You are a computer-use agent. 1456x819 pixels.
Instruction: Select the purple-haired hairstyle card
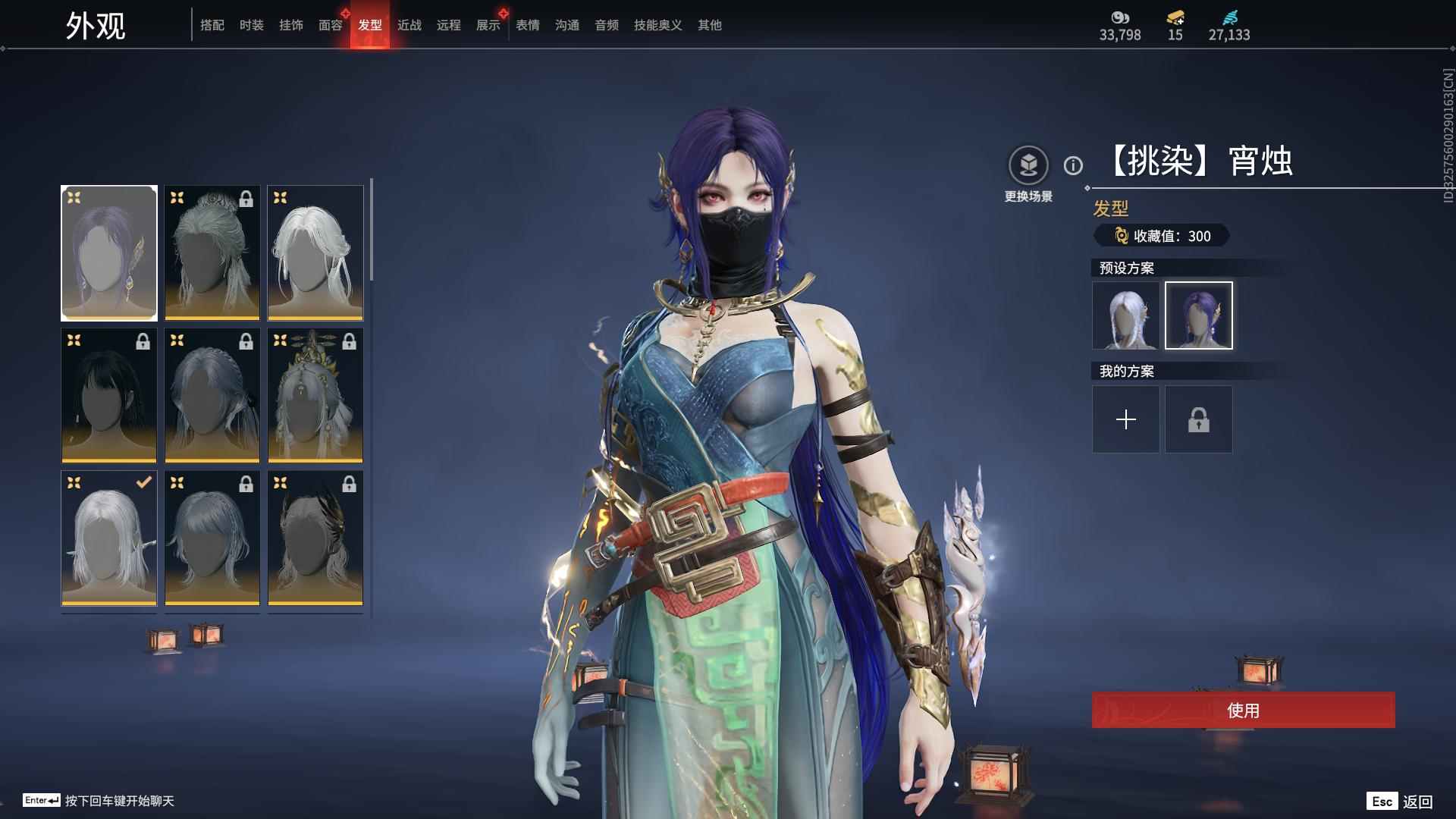tap(109, 253)
